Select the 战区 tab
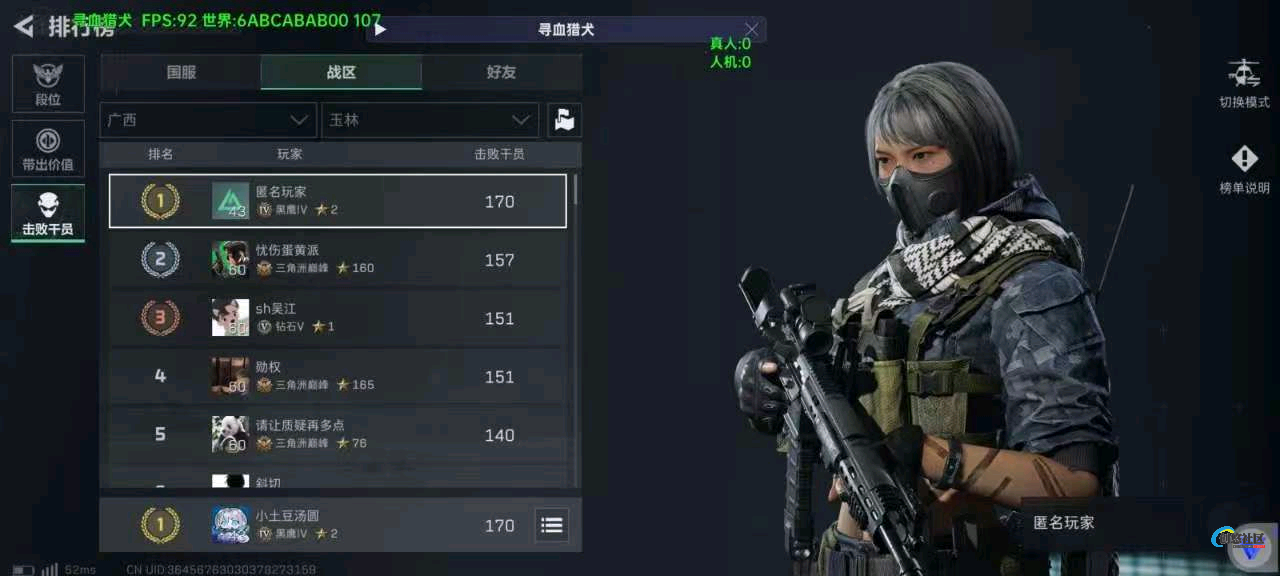The image size is (1280, 576). (x=341, y=72)
